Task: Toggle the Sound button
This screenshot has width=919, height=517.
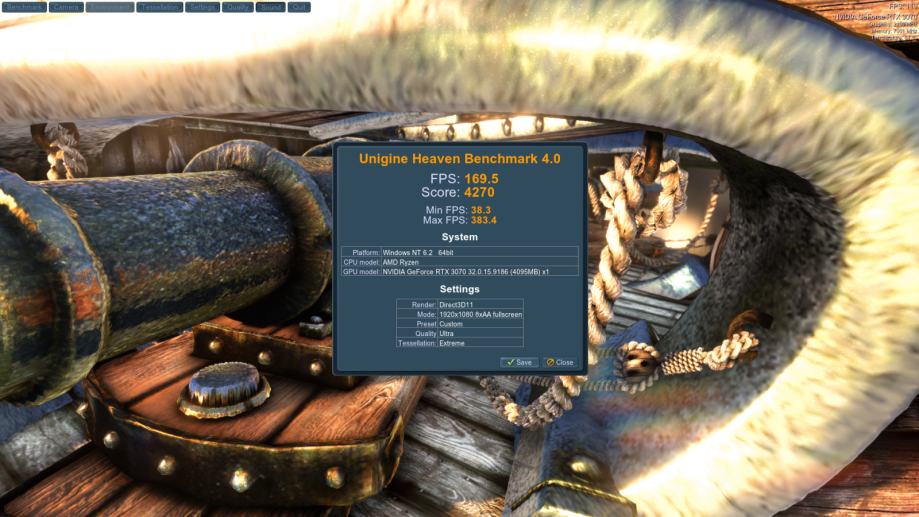Action: click(x=270, y=7)
